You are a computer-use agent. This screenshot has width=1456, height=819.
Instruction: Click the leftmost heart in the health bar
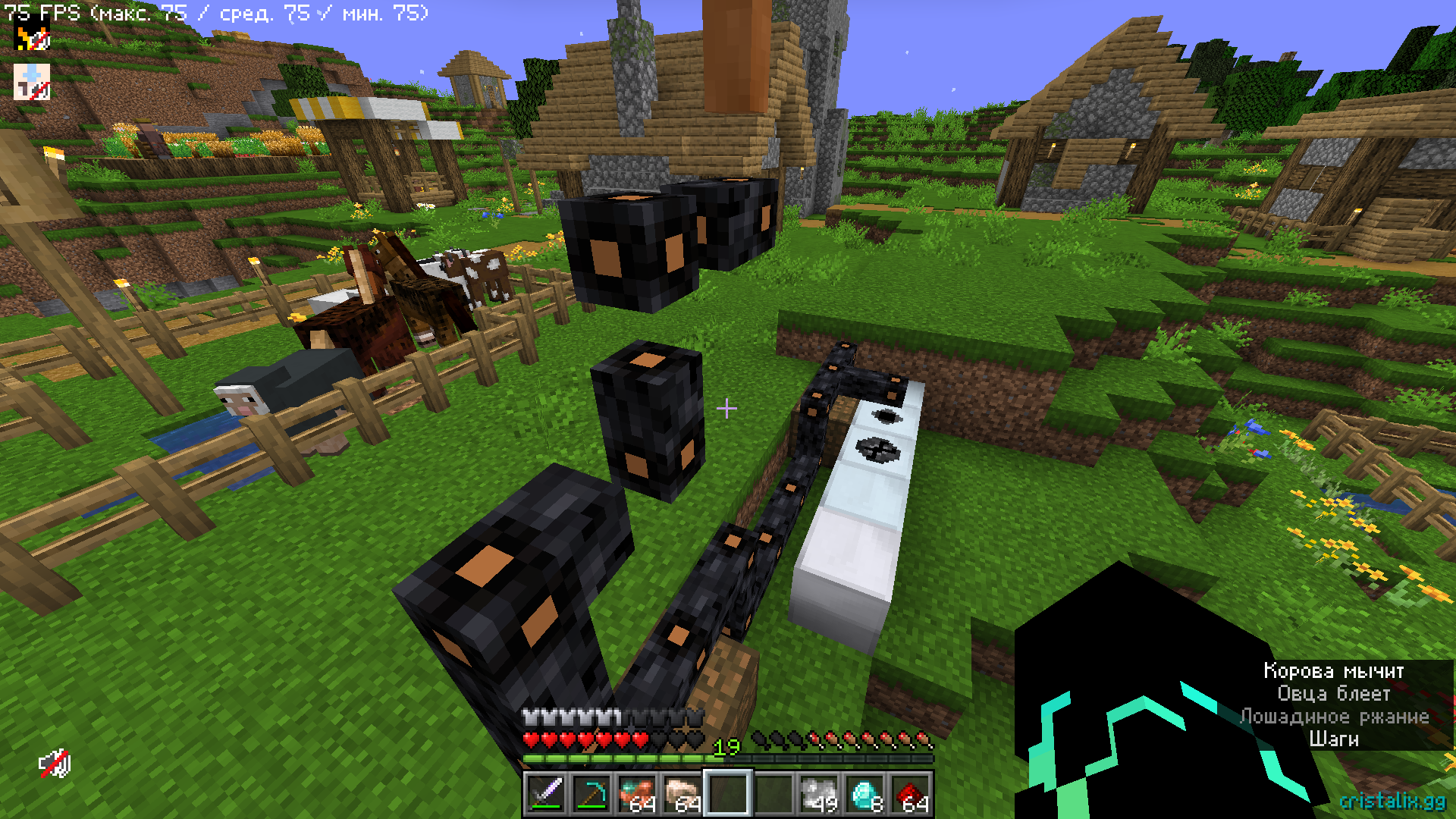(531, 740)
